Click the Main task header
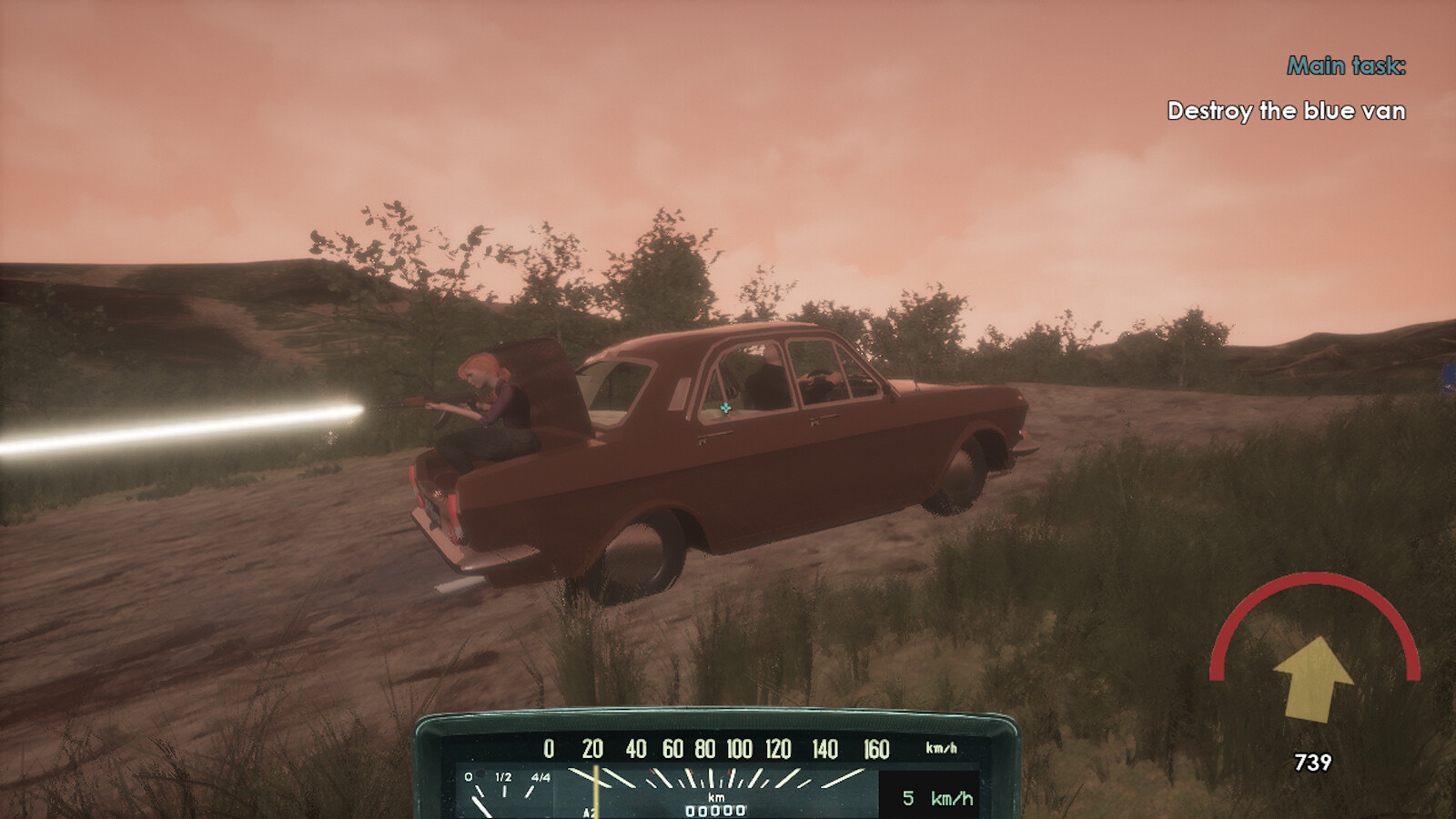Screen dimensions: 1456x819 [x=1348, y=65]
